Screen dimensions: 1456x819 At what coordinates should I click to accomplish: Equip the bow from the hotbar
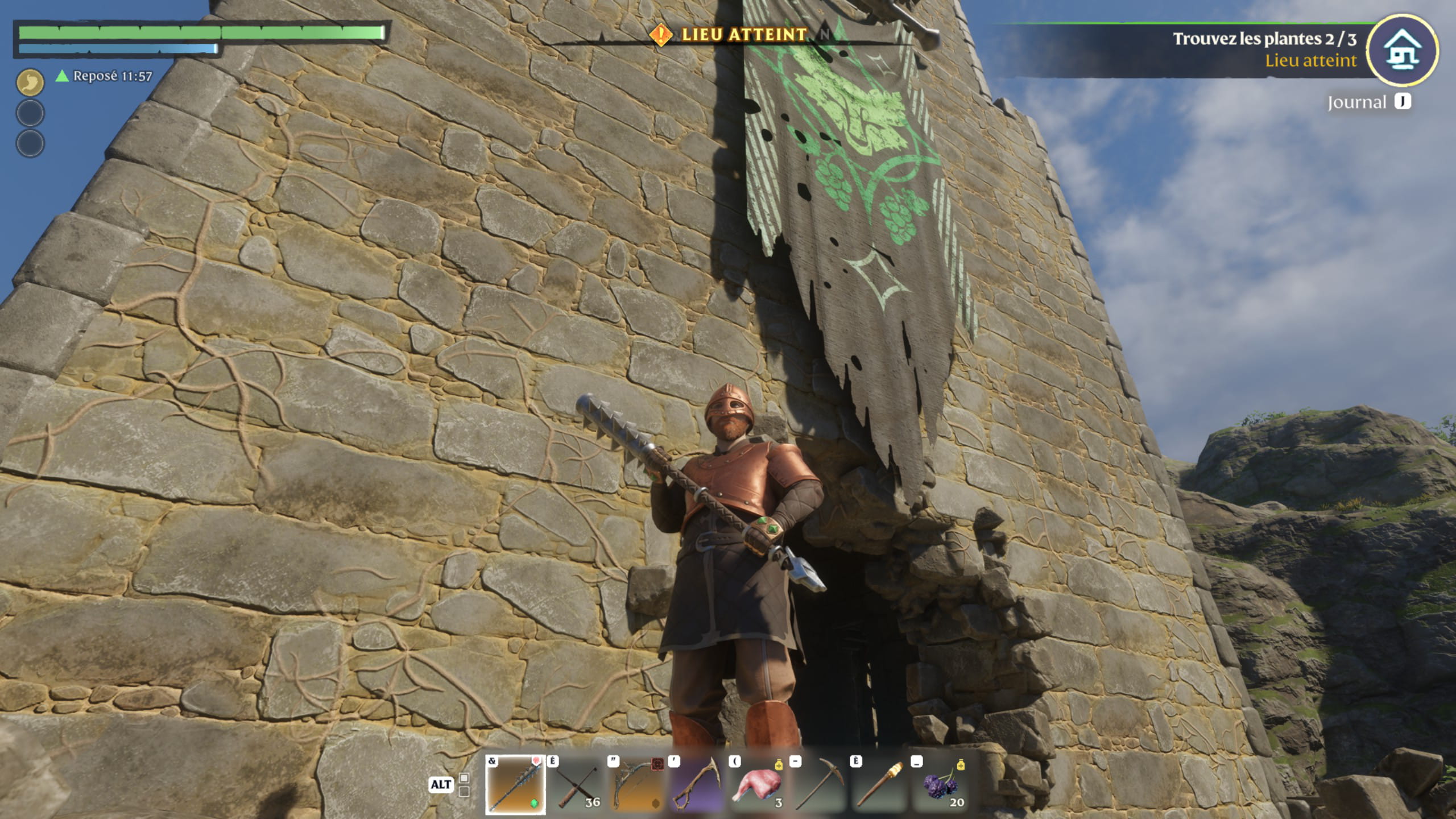pos(638,784)
